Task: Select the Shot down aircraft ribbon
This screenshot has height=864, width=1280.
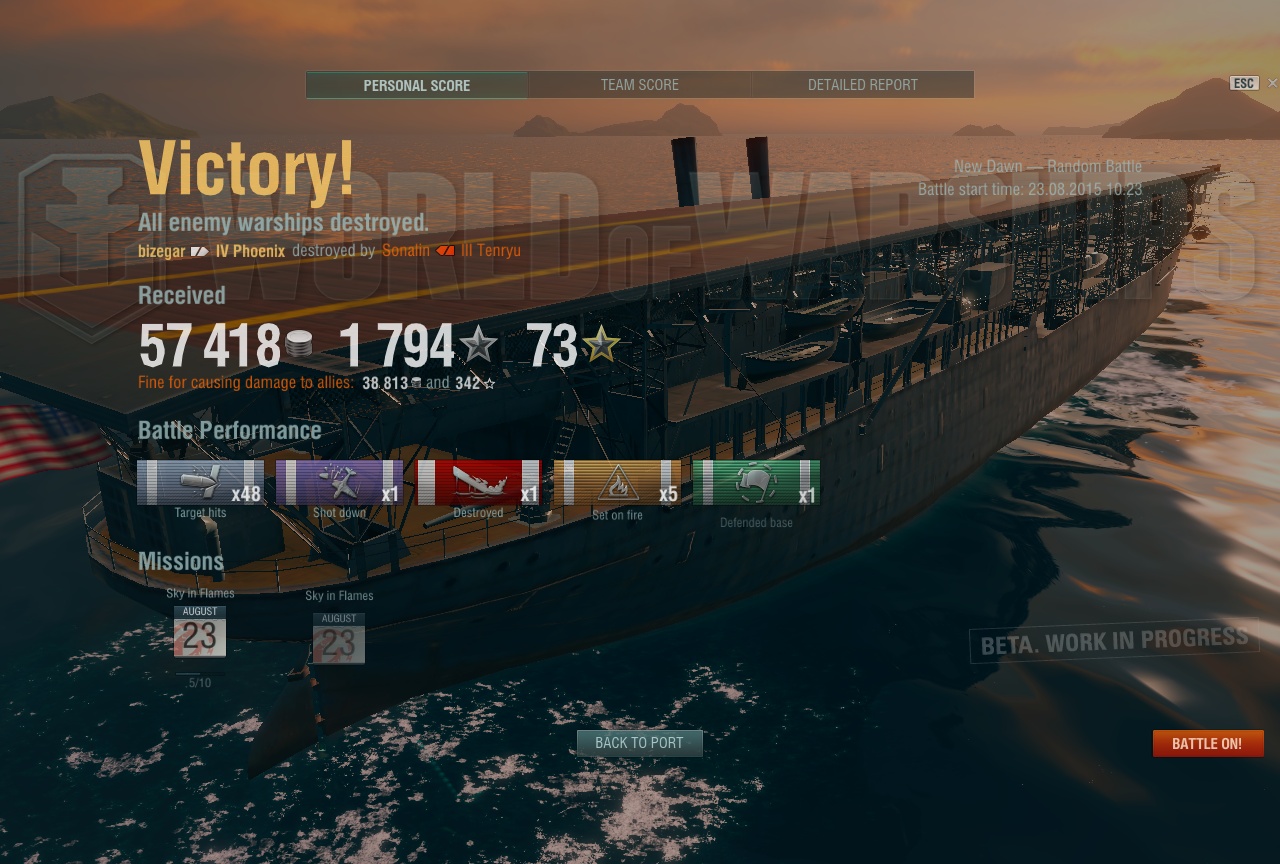Action: 339,482
